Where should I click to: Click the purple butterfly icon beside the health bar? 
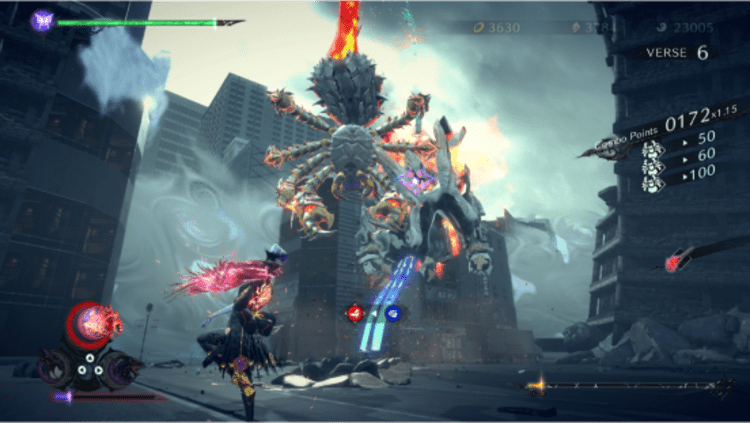[x=42, y=19]
